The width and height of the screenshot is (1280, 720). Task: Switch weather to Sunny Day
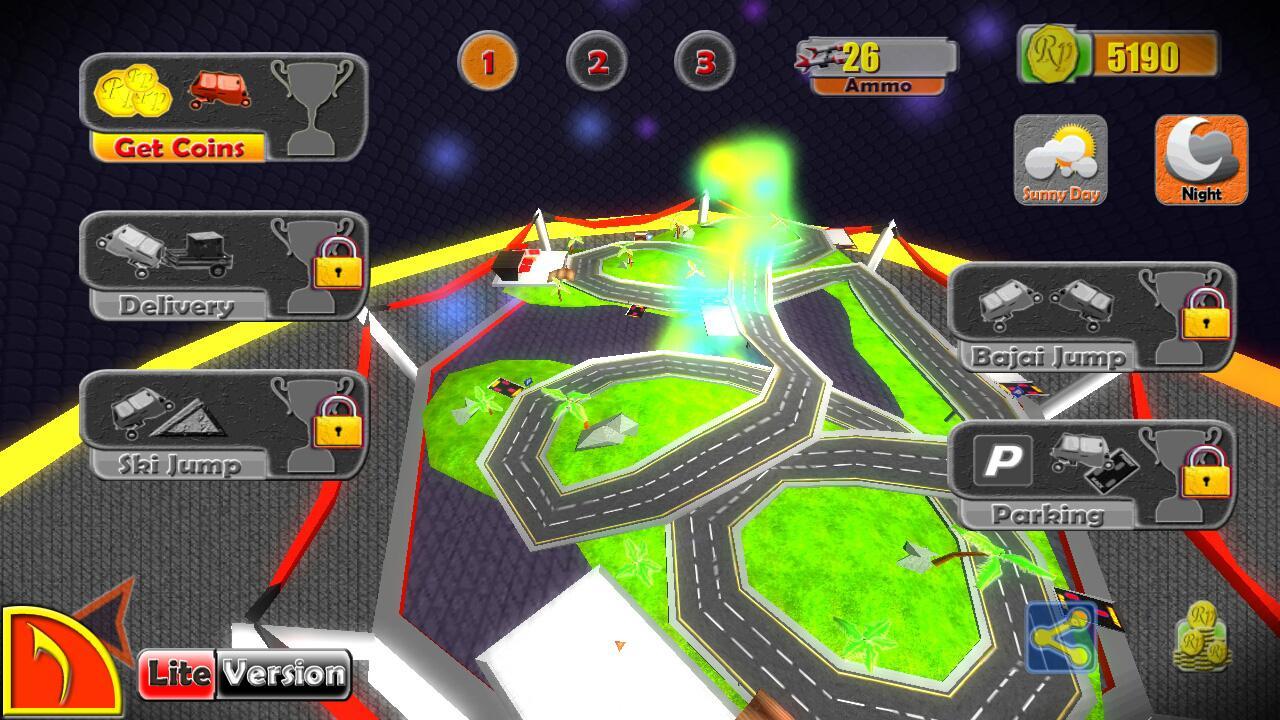pyautogui.click(x=1061, y=160)
